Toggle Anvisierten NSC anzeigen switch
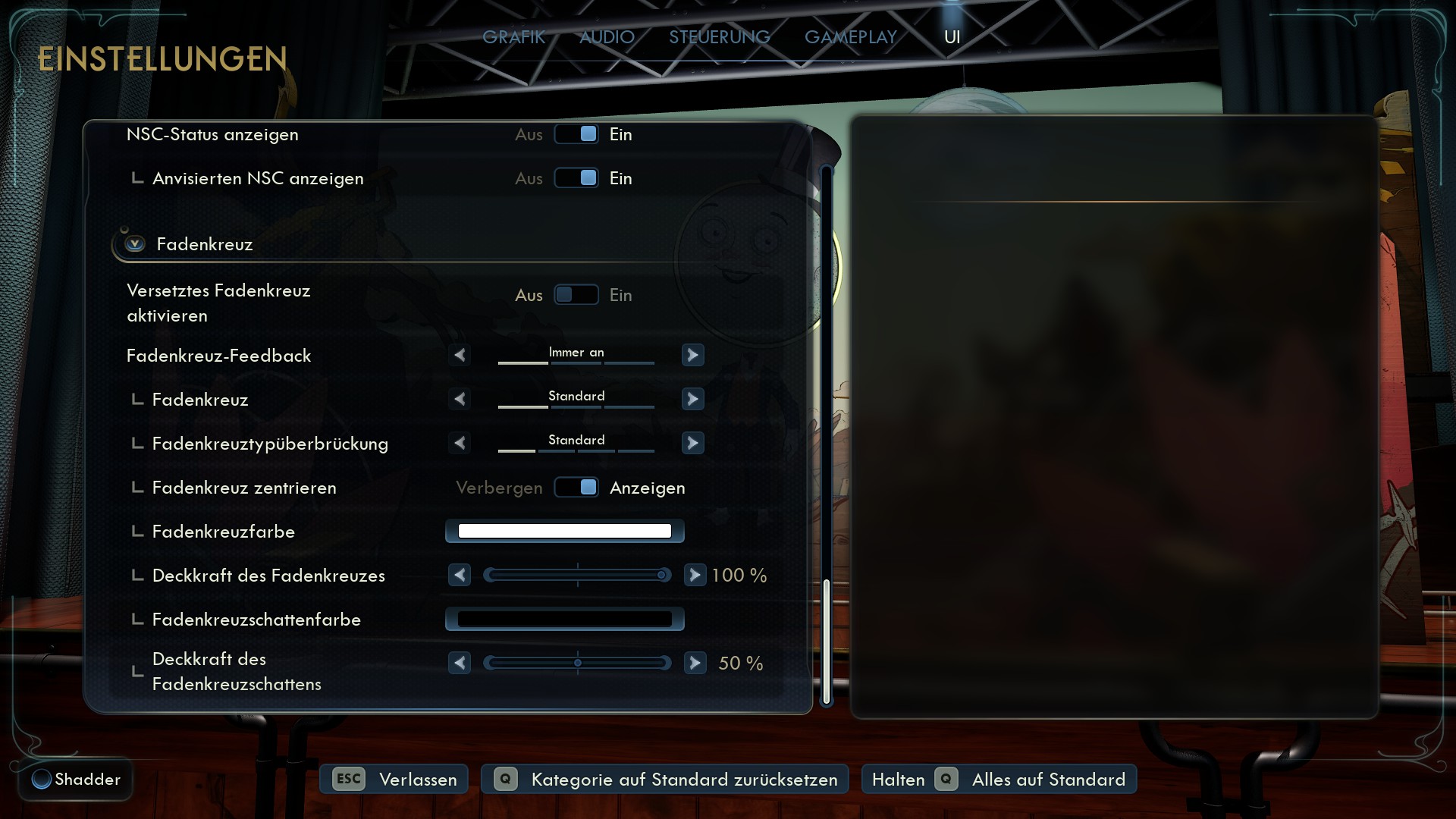Image resolution: width=1456 pixels, height=819 pixels. click(576, 178)
